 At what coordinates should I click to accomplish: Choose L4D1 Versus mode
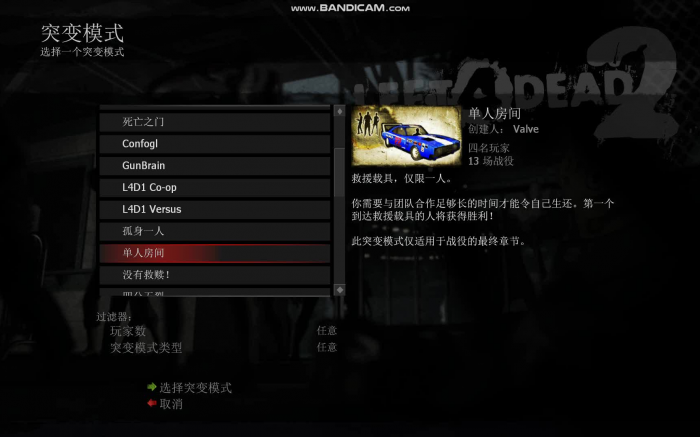(x=214, y=209)
